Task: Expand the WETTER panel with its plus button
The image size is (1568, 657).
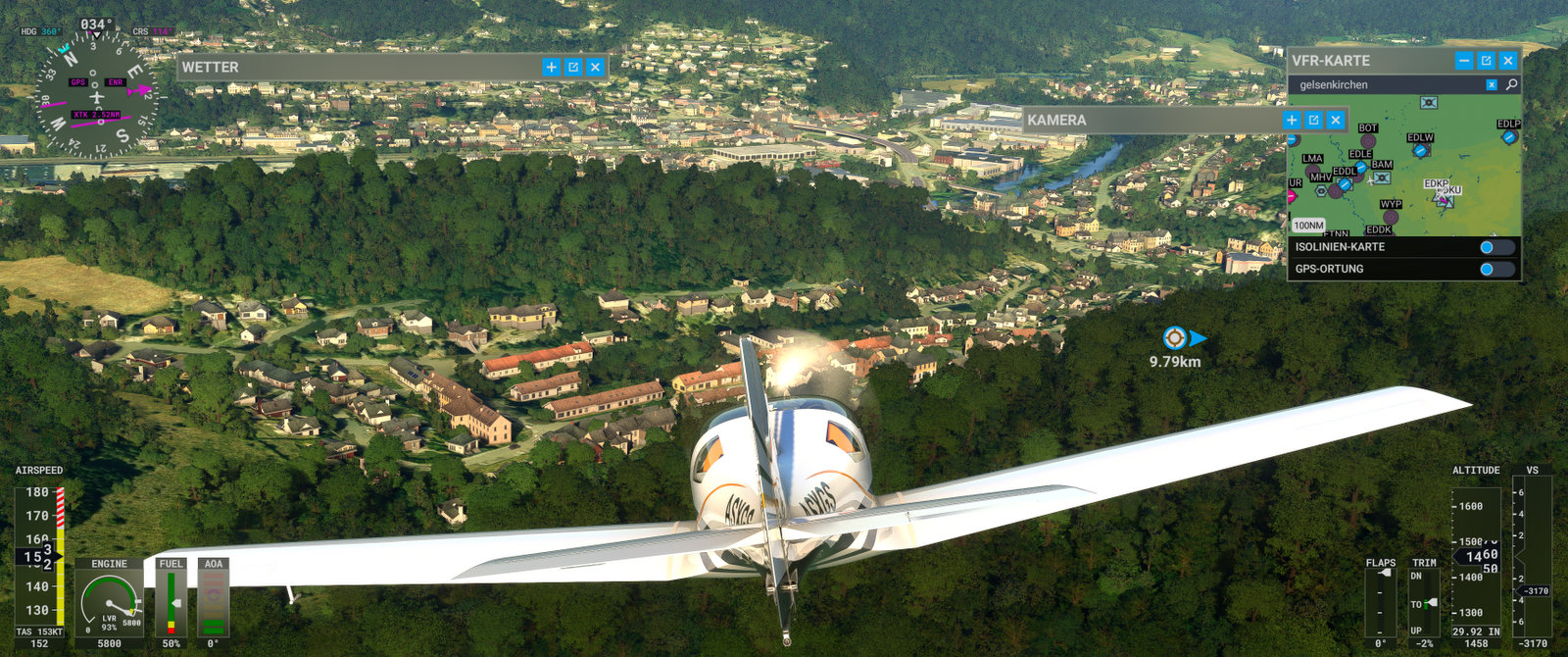Action: pos(551,67)
